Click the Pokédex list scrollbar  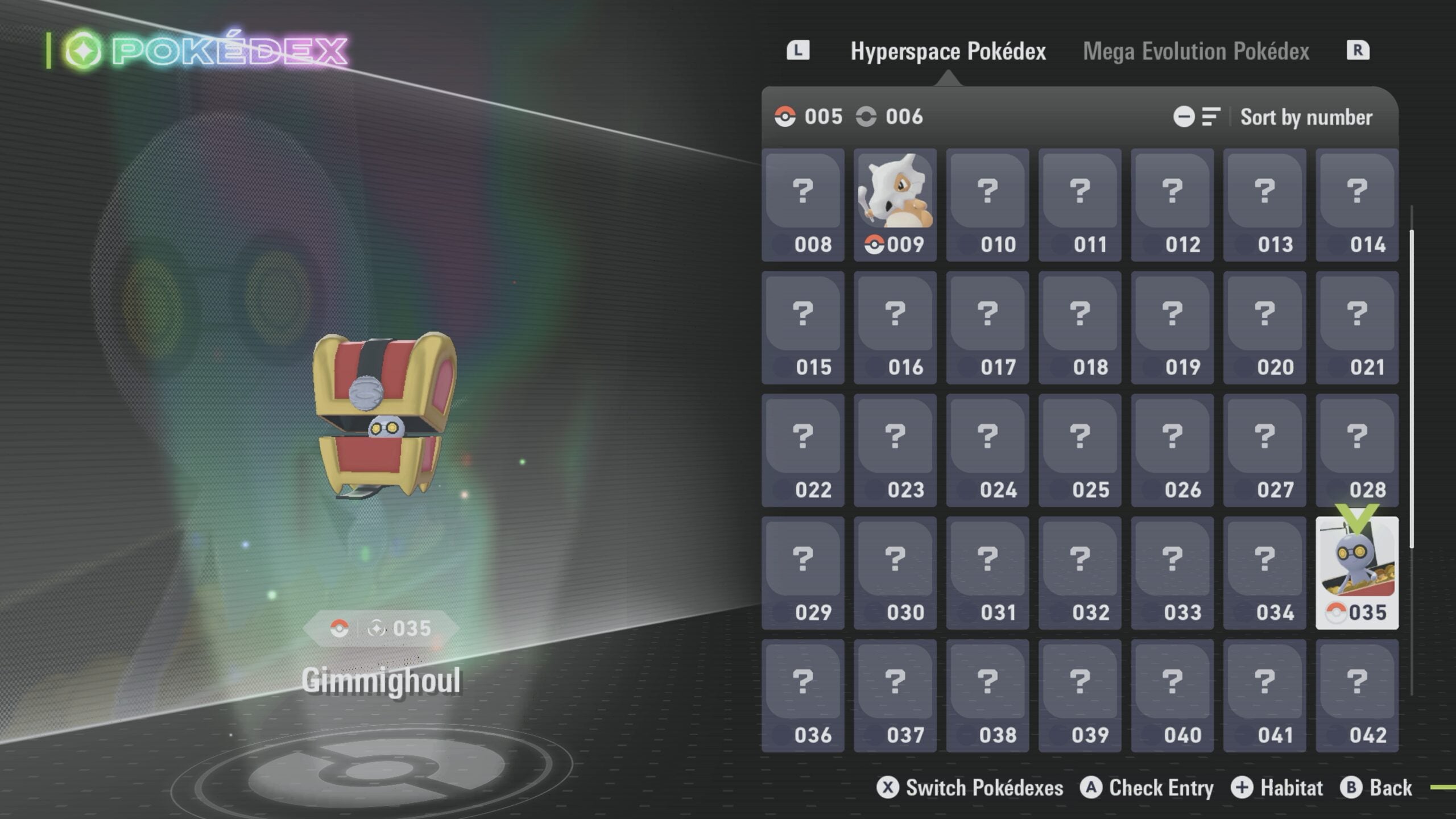tap(1411, 387)
